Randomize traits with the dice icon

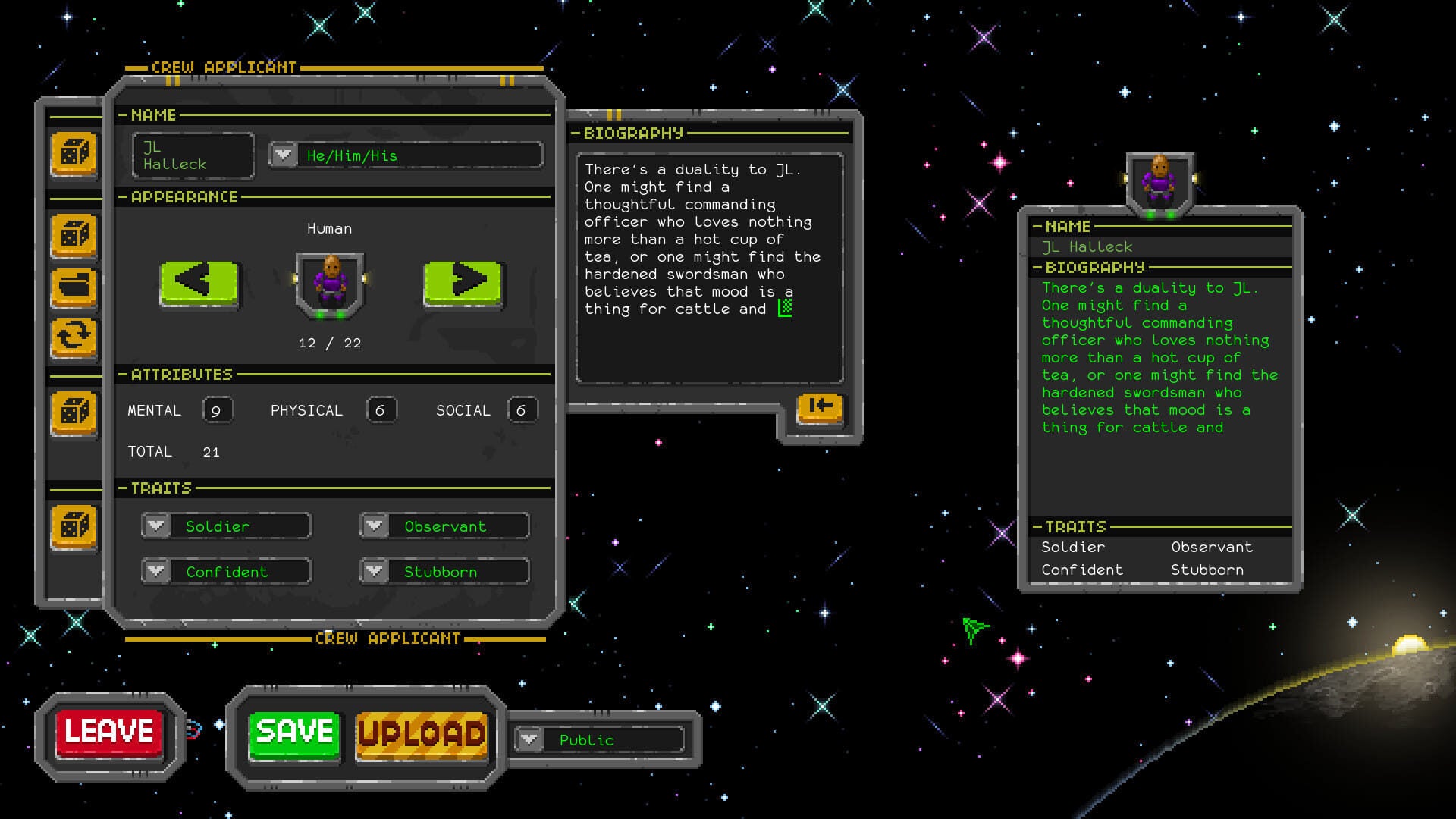pos(74,526)
